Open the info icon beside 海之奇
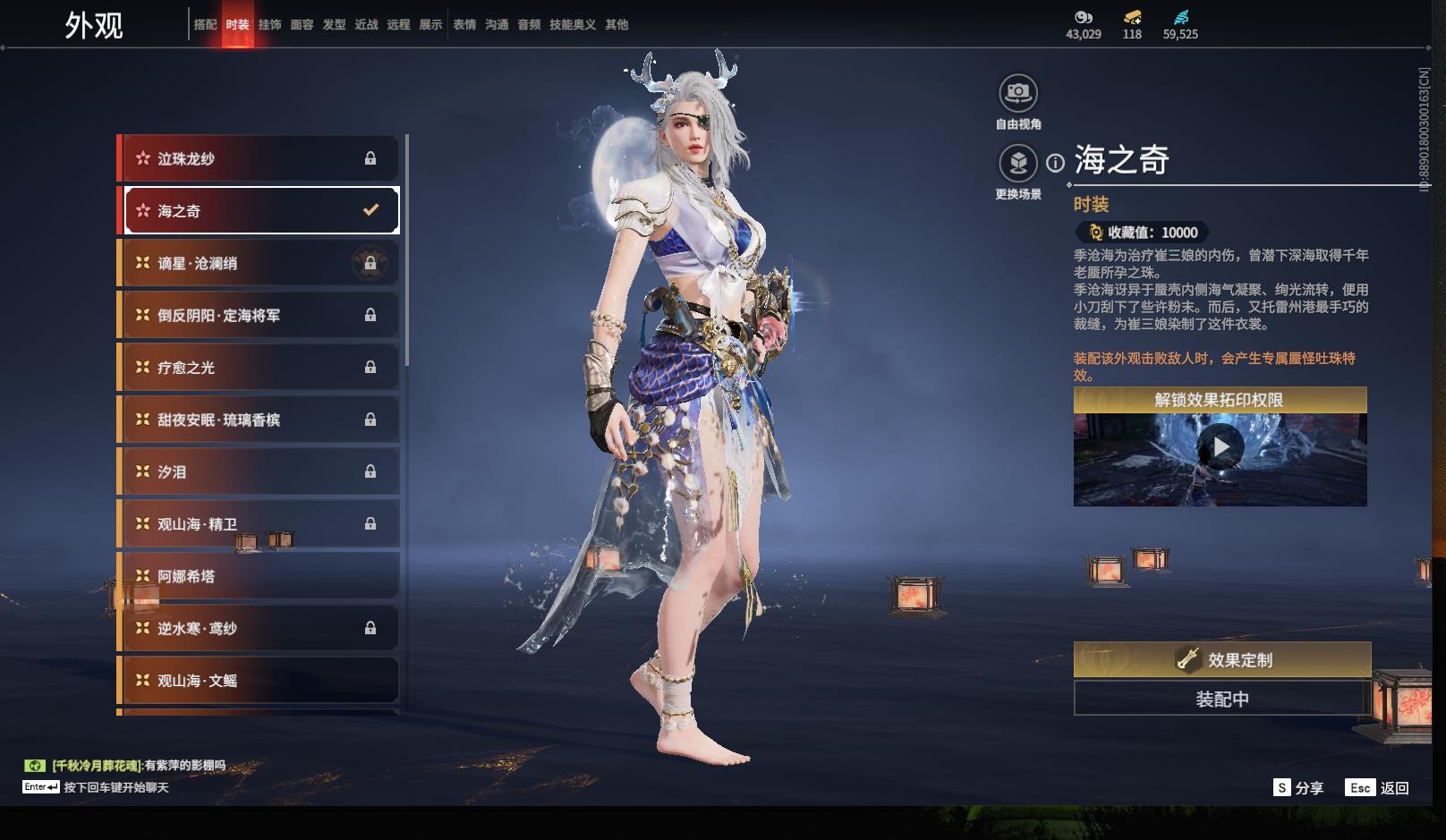The height and width of the screenshot is (840, 1446). [1056, 163]
